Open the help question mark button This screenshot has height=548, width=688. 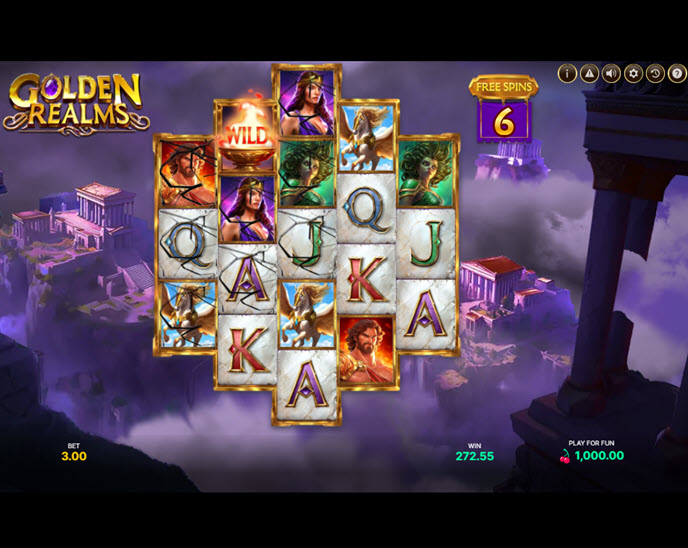pyautogui.click(x=677, y=73)
